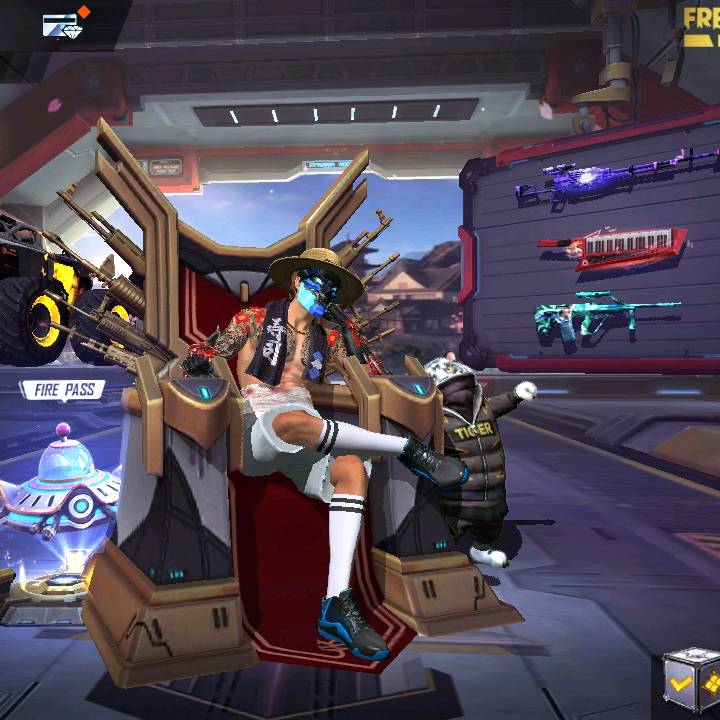Open the diamond top-up card icon
Image resolution: width=720 pixels, height=720 pixels.
click(64, 24)
